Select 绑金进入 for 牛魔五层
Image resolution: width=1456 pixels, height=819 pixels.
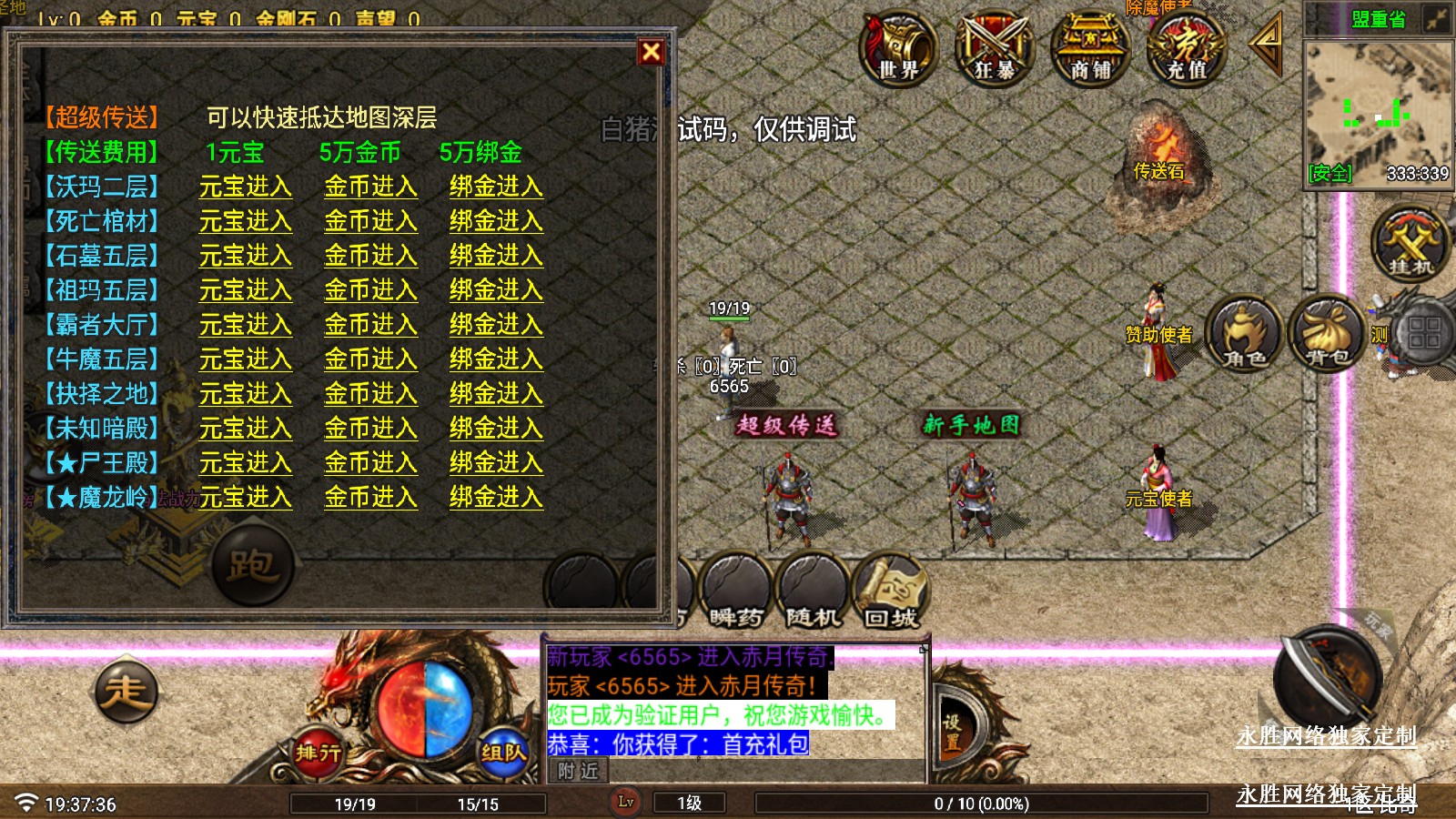(x=496, y=359)
